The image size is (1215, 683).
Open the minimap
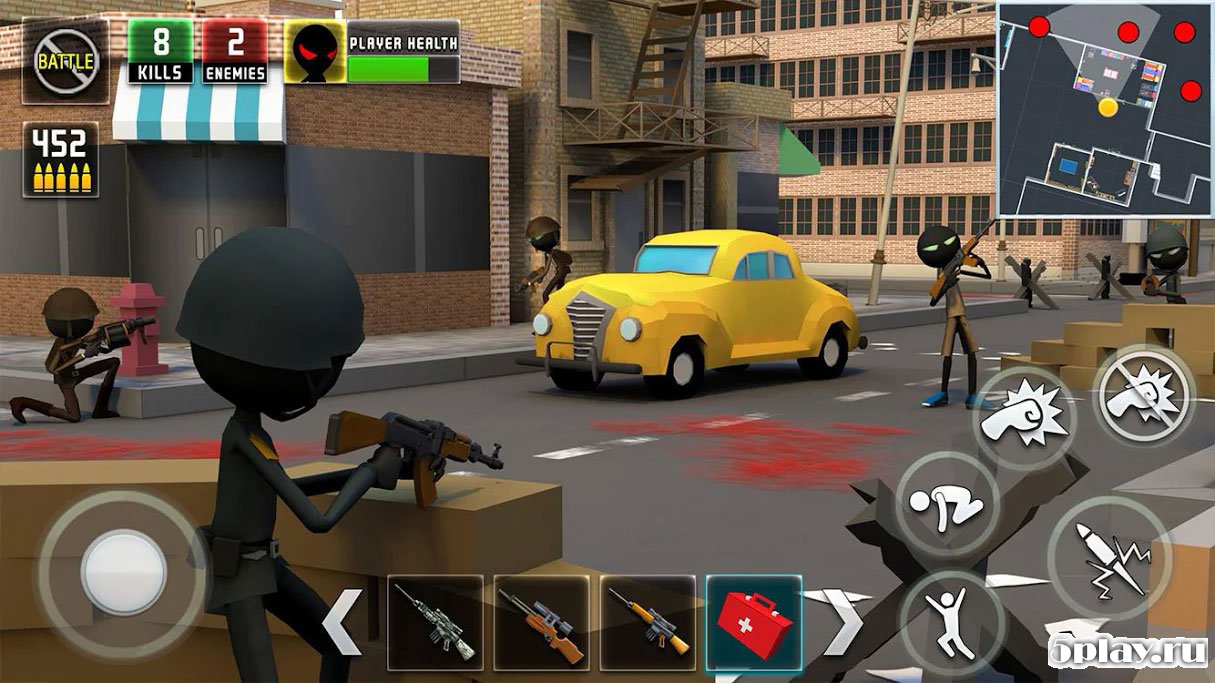pyautogui.click(x=1103, y=108)
